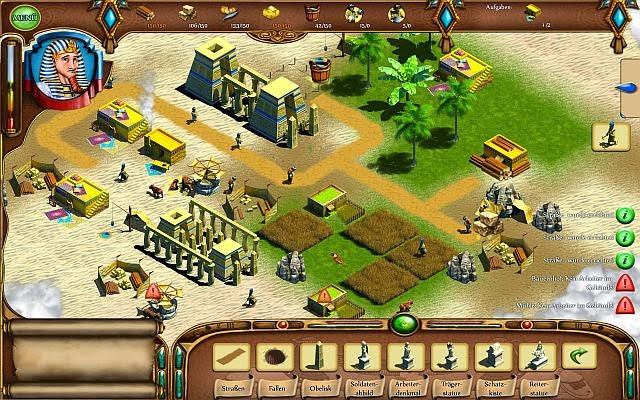Screen dimensions: 640x400
Task: Select the Arbeiterdenkmal monument
Action: click(406, 356)
